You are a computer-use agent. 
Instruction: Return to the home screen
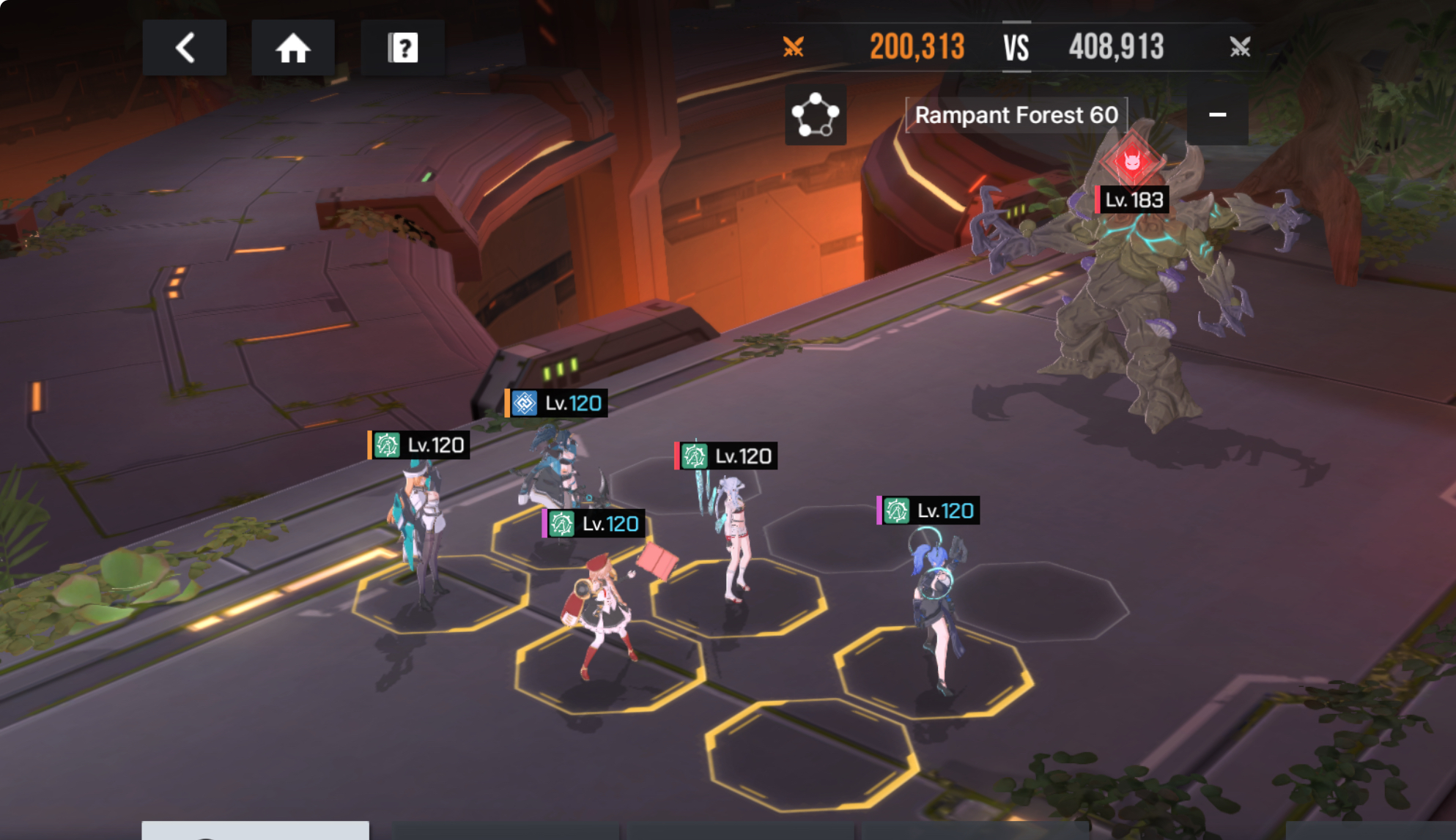tap(292, 48)
